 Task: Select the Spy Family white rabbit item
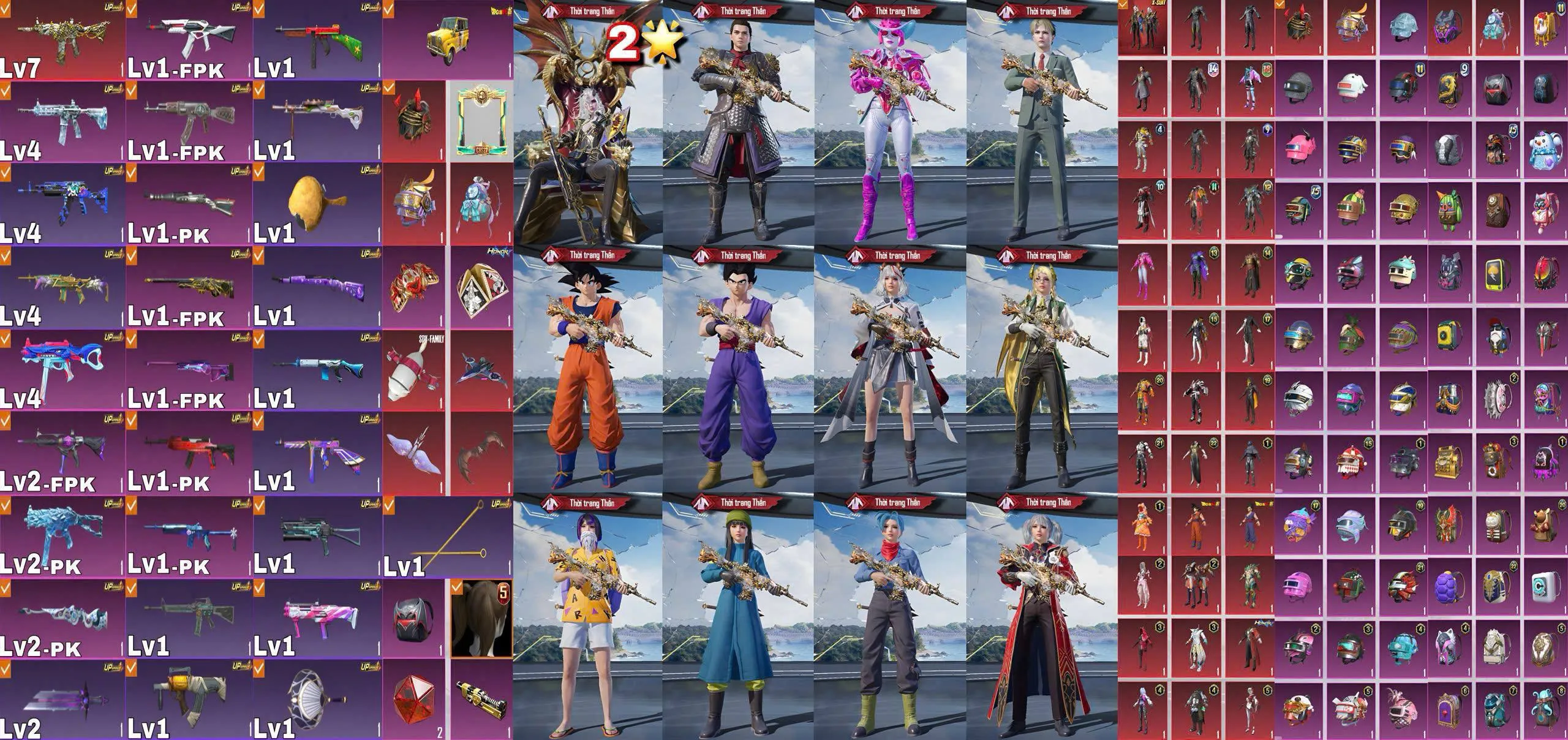(413, 371)
